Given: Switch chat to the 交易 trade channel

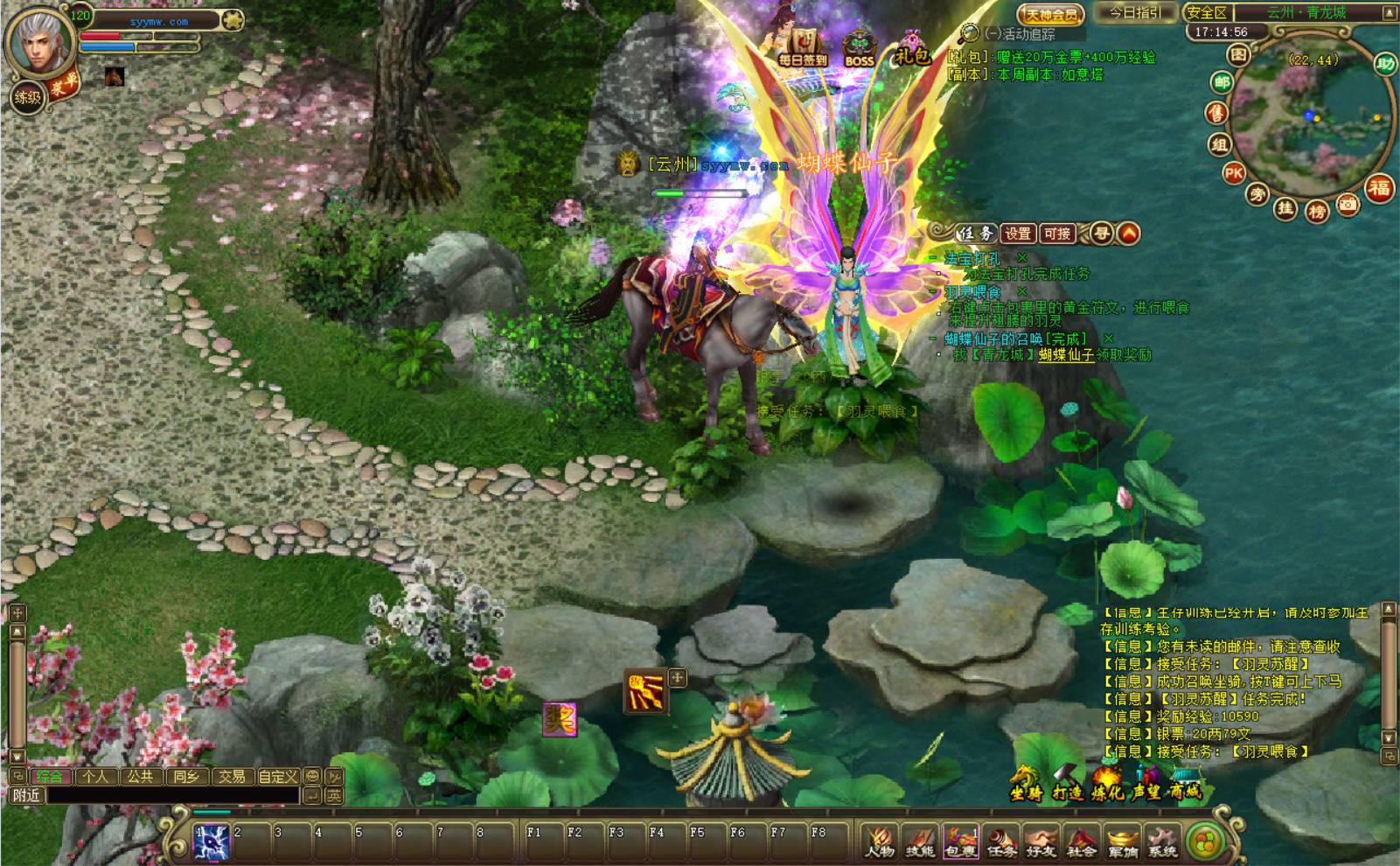Looking at the screenshot, I should 232,776.
